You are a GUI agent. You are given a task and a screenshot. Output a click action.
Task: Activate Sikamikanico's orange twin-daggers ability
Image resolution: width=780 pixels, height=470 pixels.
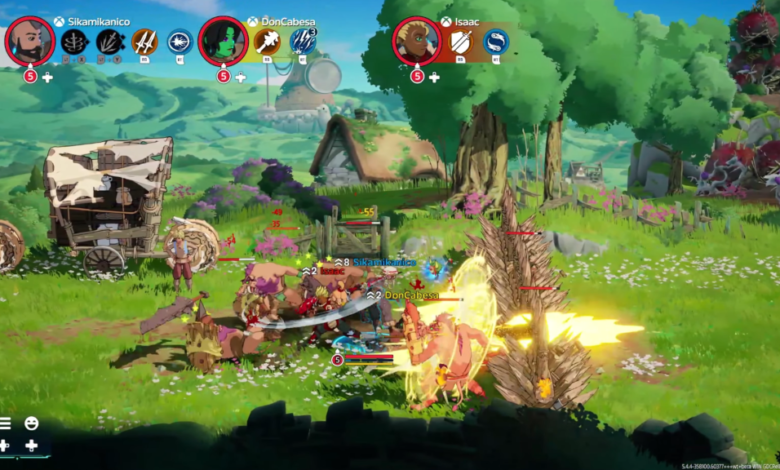click(x=145, y=42)
